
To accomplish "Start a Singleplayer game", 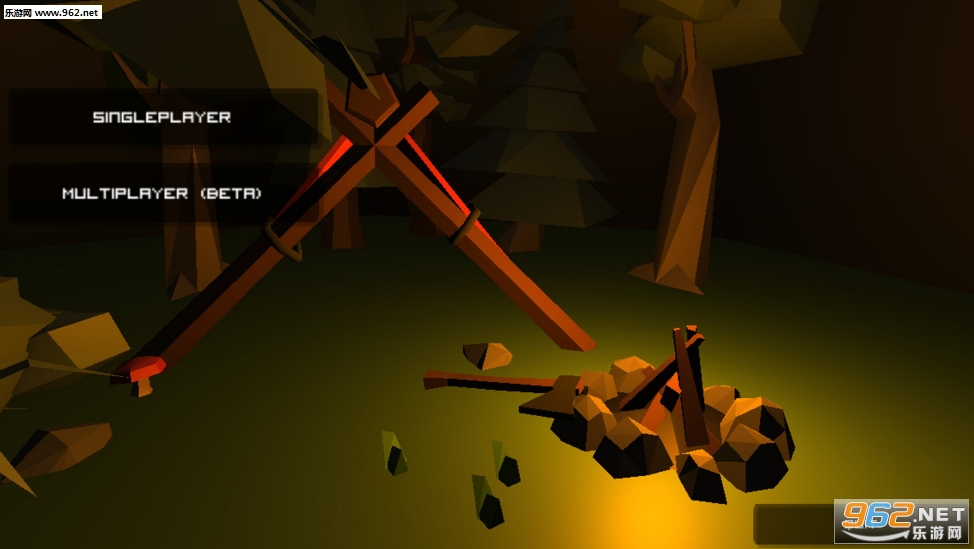I will click(x=162, y=117).
